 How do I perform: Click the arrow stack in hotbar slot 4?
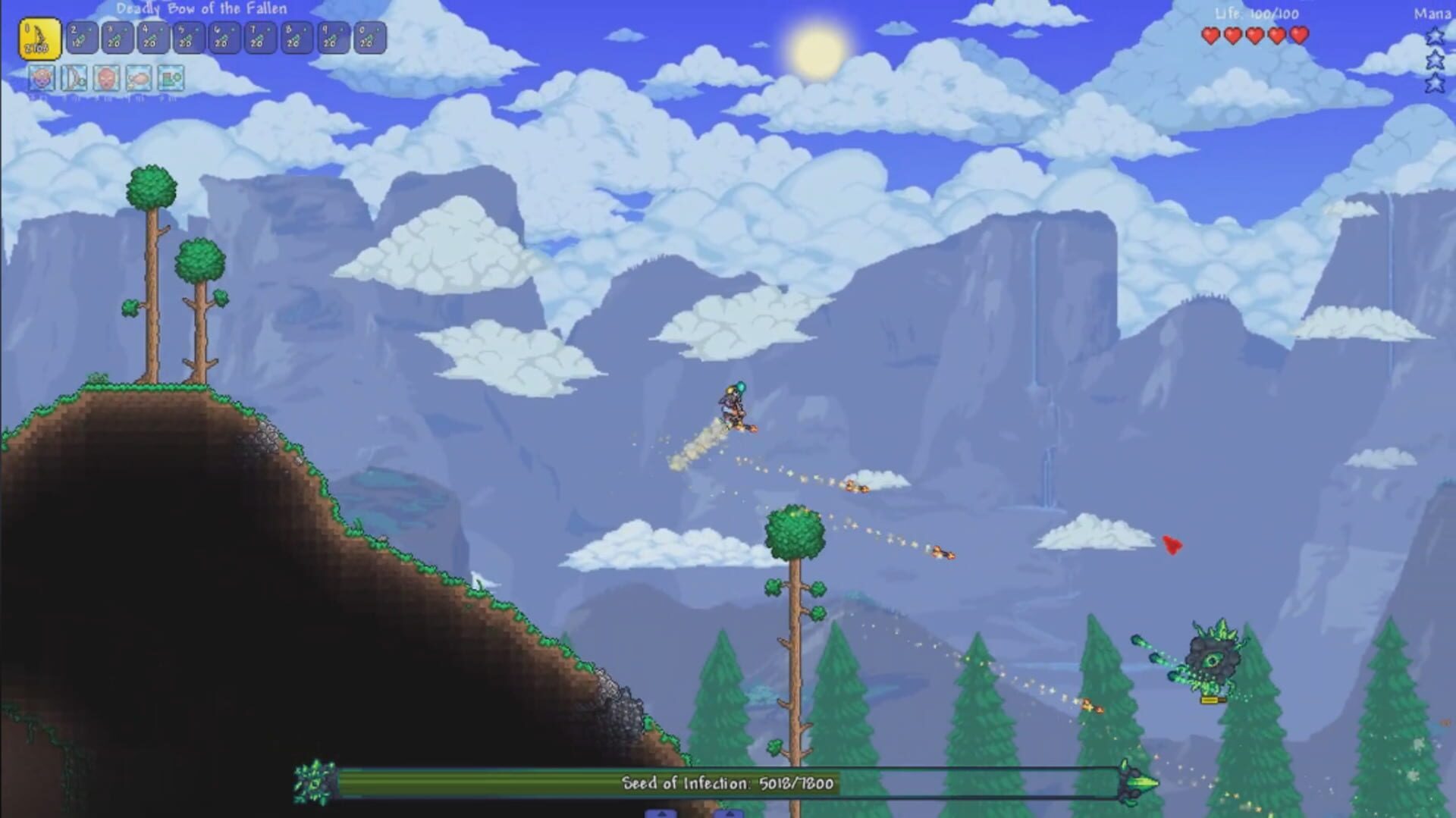152,35
